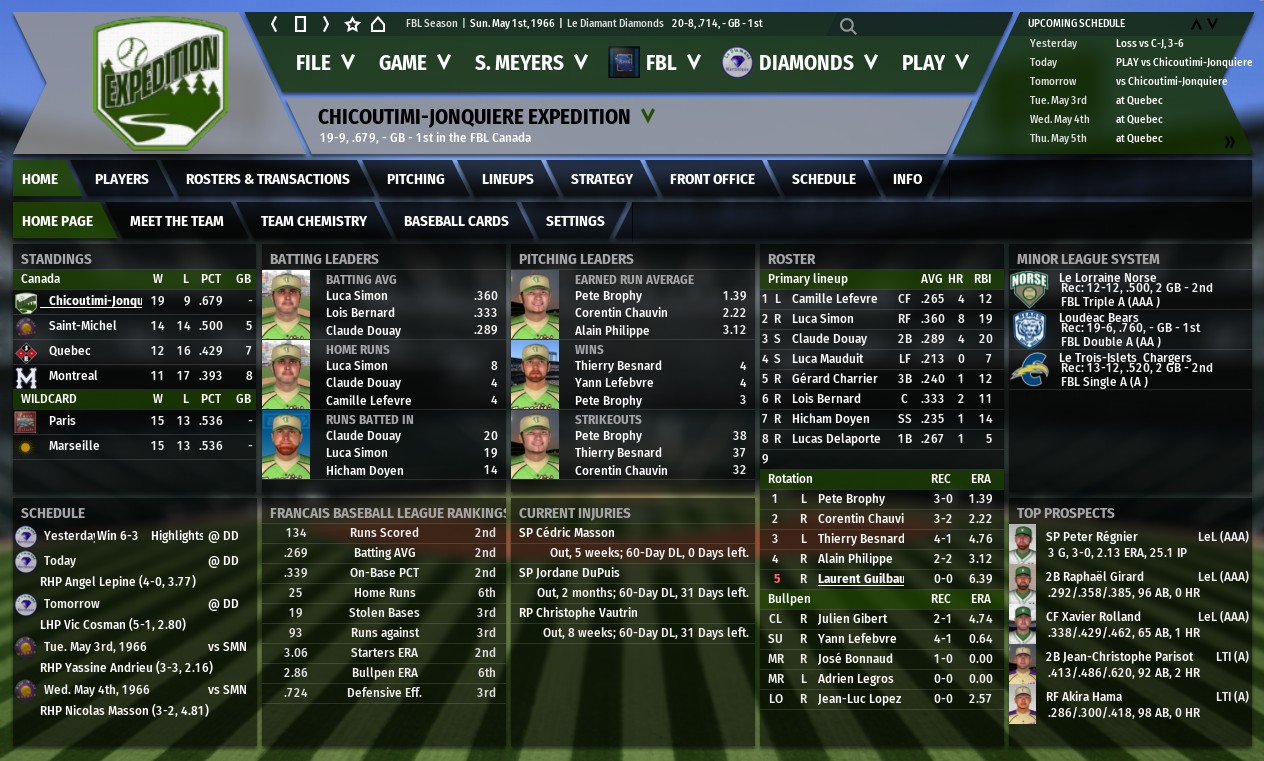Open the FILE dropdown menu

[x=325, y=63]
